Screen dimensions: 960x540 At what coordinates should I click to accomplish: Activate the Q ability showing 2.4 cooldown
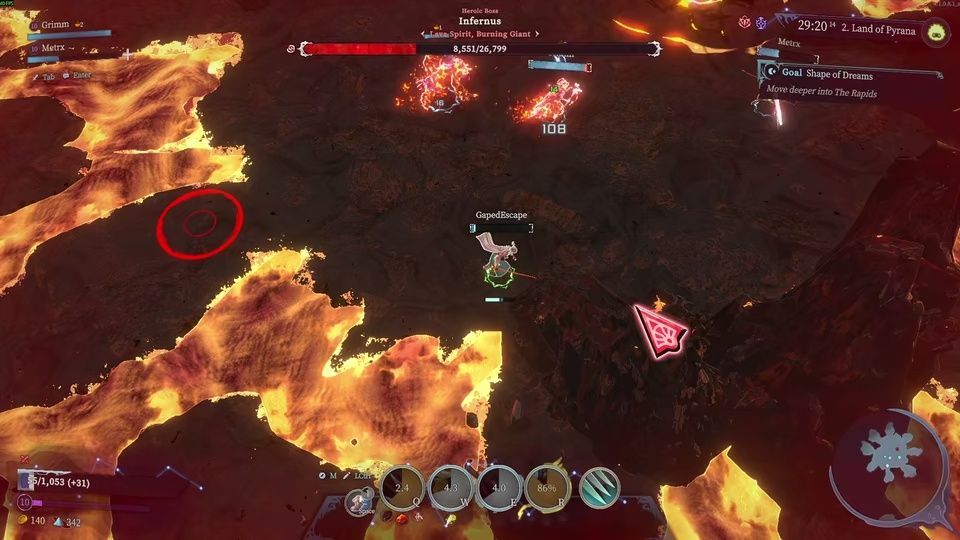[403, 487]
